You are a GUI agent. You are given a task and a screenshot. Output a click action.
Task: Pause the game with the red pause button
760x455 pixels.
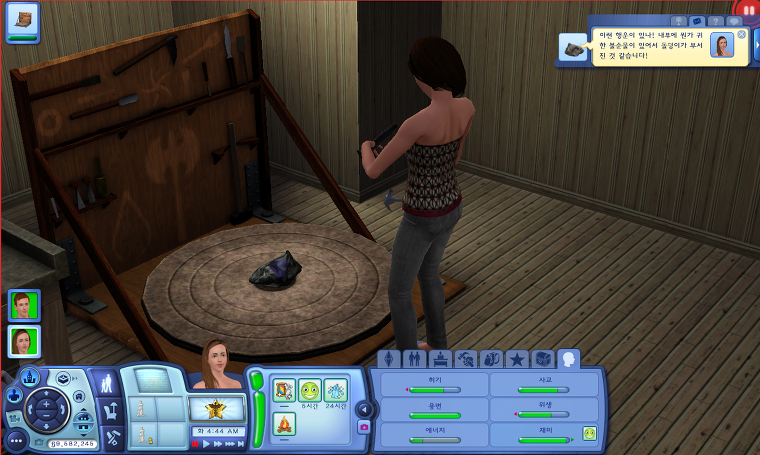(x=195, y=443)
